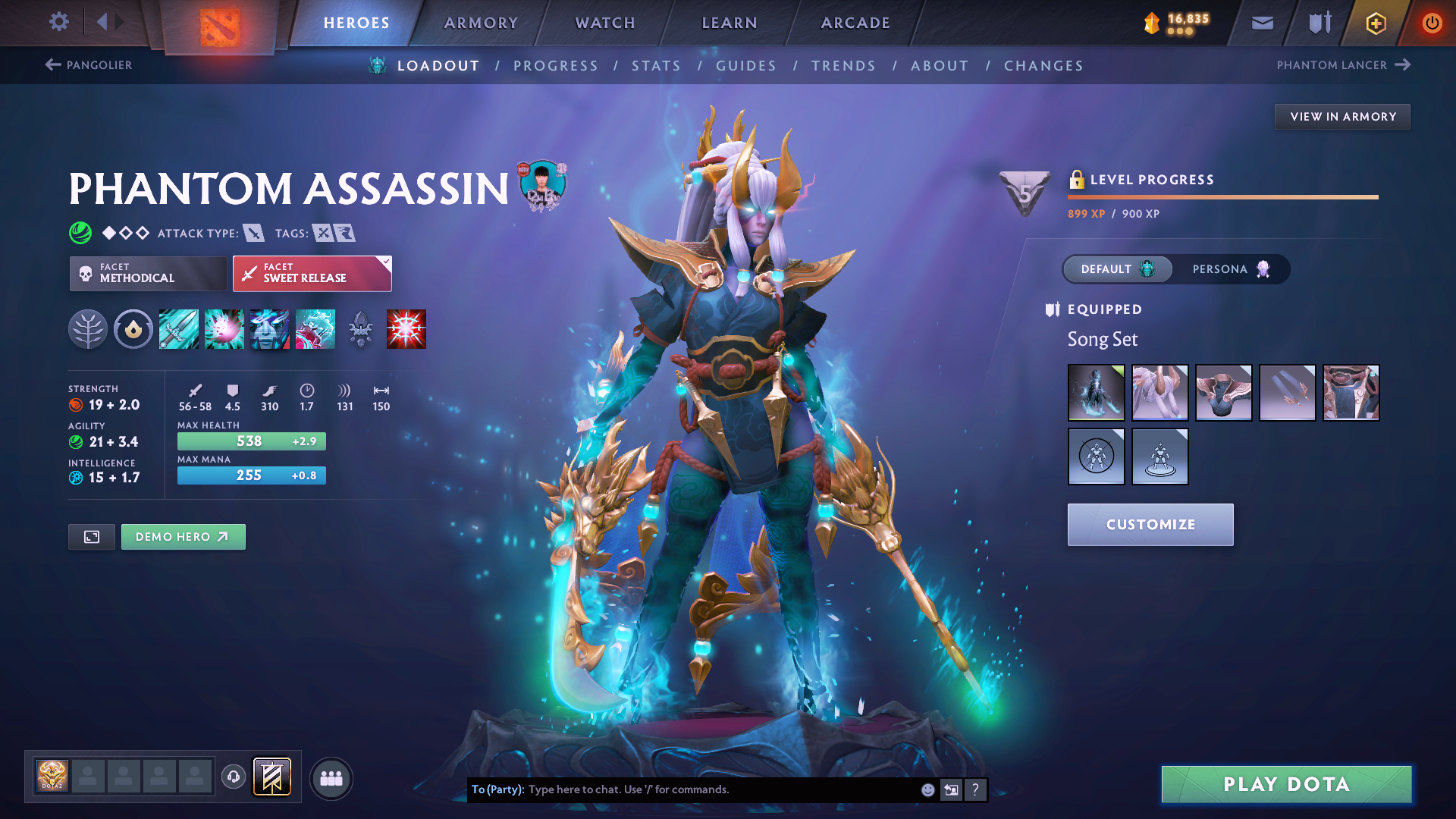Show the hero Stats section

(x=656, y=66)
